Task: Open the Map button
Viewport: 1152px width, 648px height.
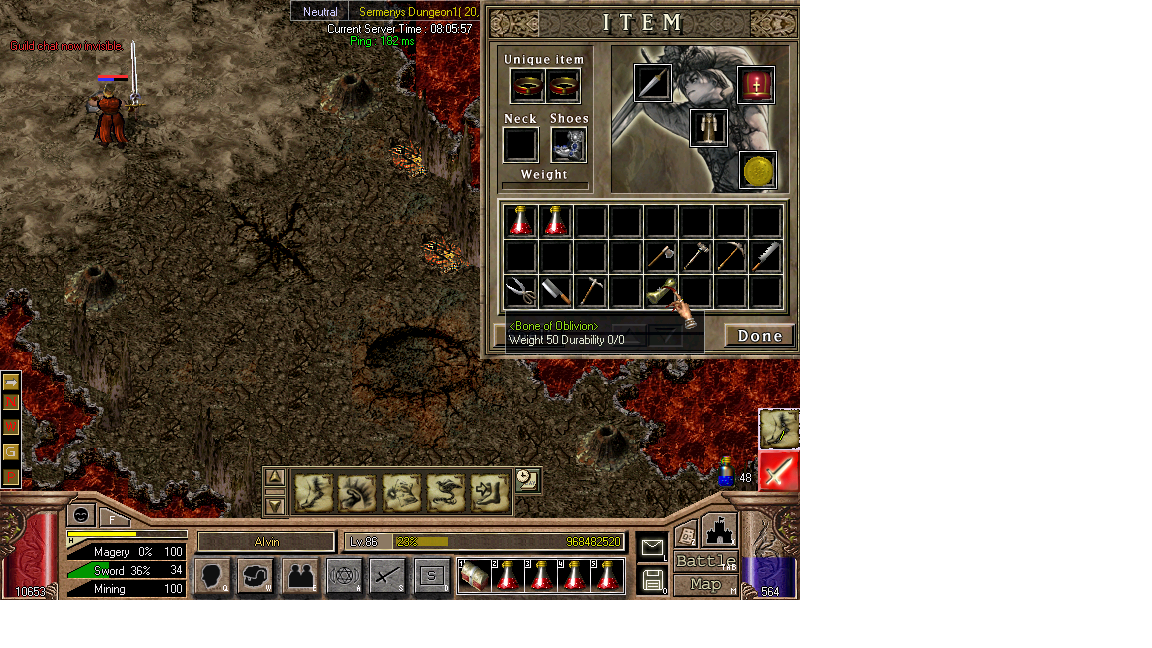Action: pyautogui.click(x=705, y=584)
